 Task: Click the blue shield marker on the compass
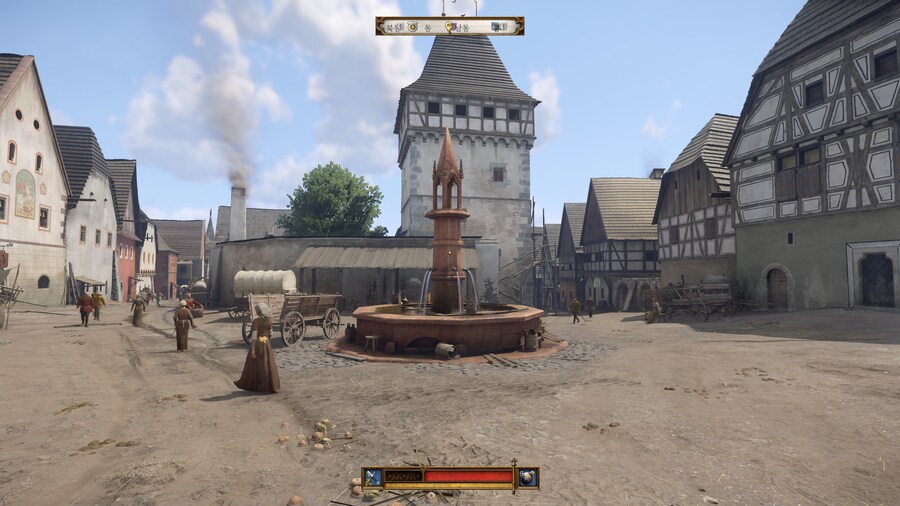point(494,26)
